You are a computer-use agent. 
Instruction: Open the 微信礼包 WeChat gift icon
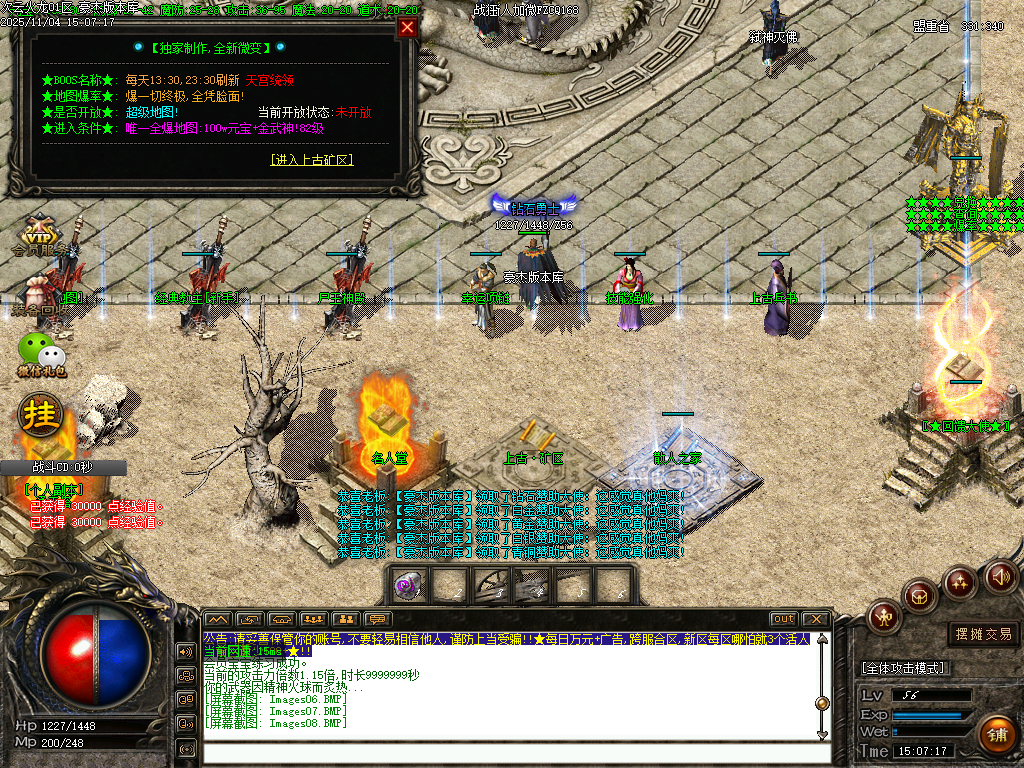41,355
